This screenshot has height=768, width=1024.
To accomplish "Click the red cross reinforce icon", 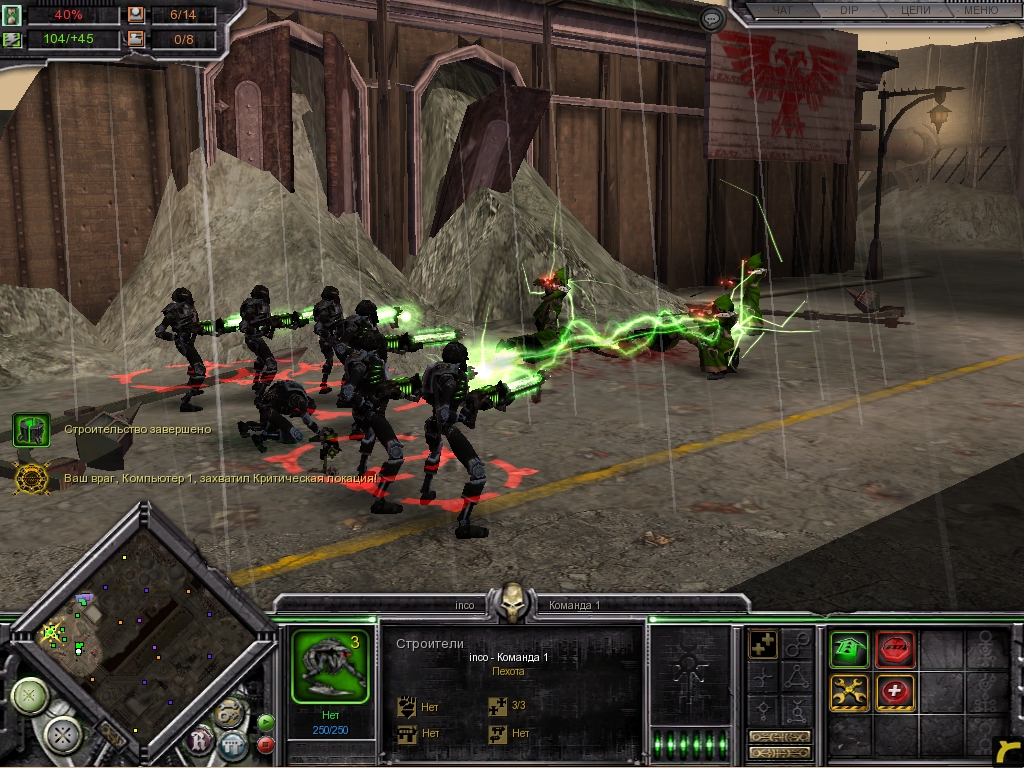I will (x=895, y=692).
